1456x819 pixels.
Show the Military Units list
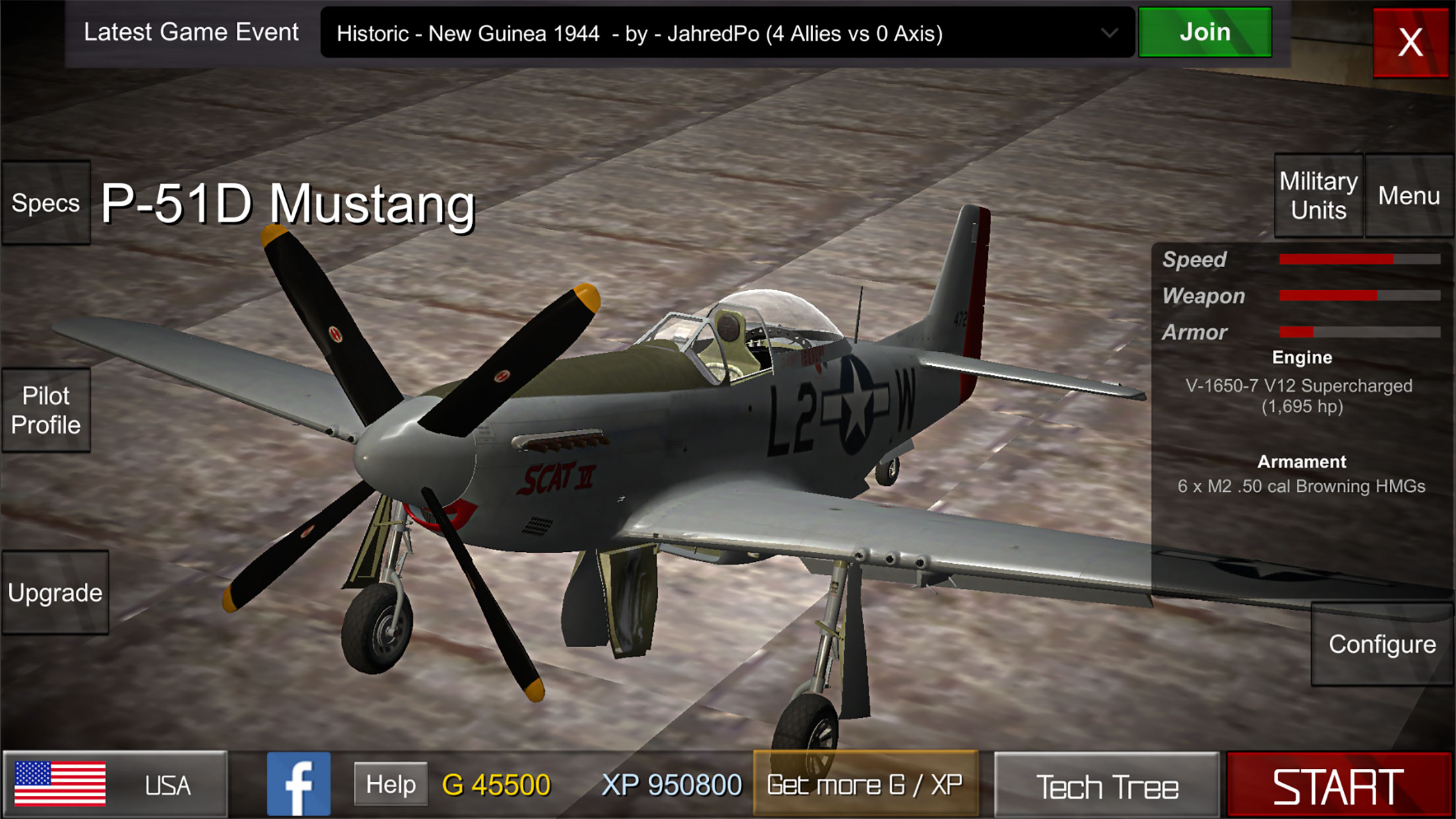1318,196
